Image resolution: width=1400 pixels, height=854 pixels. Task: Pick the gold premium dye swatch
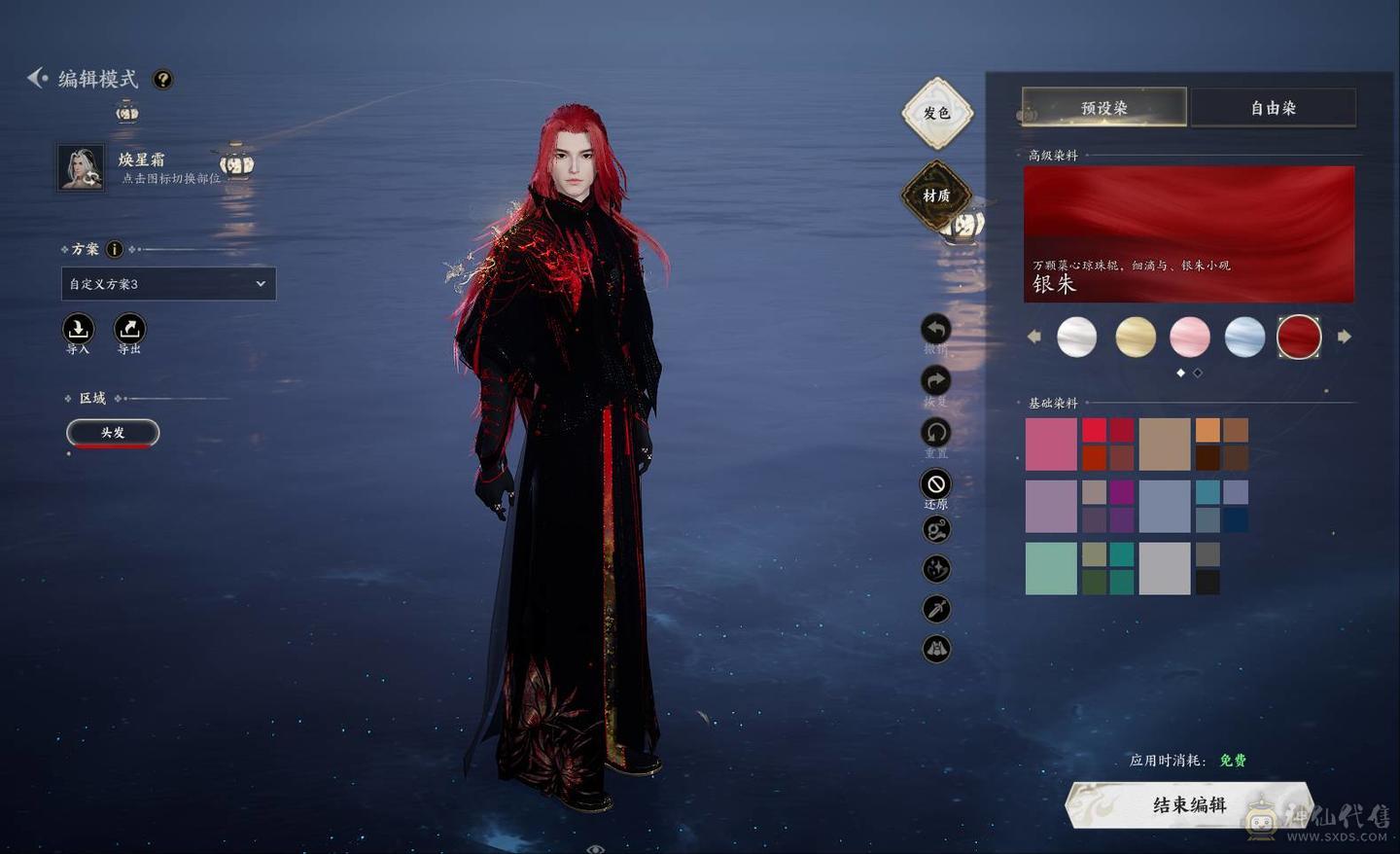click(x=1135, y=337)
